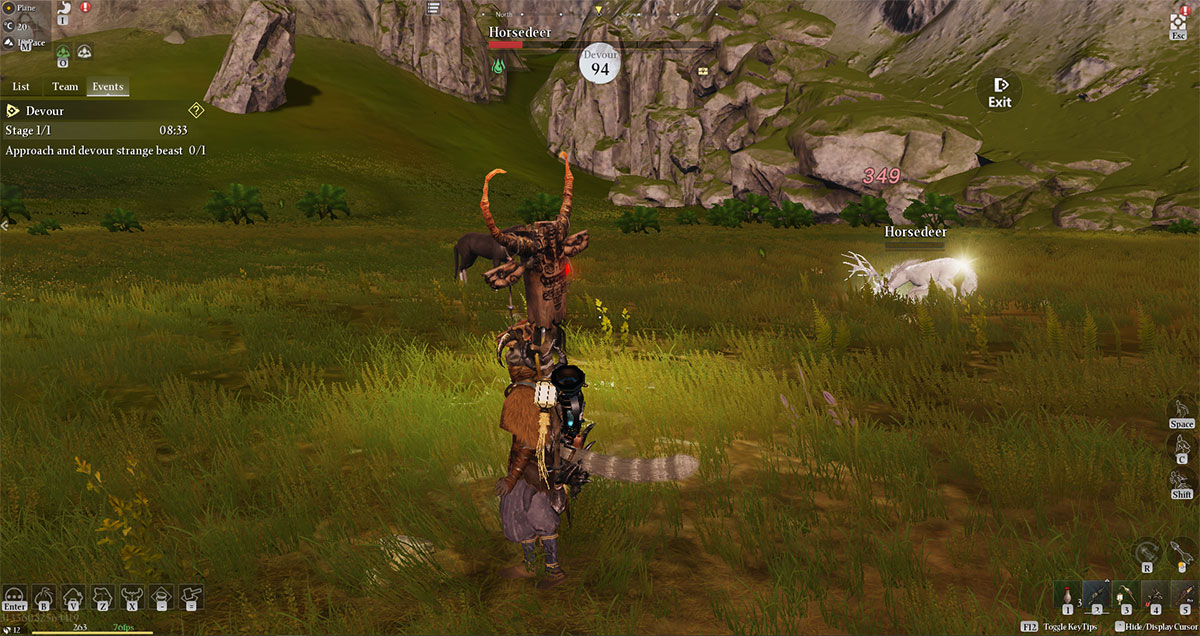Open the horned beast skull icon
Image resolution: width=1200 pixels, height=636 pixels.
click(x=131, y=597)
